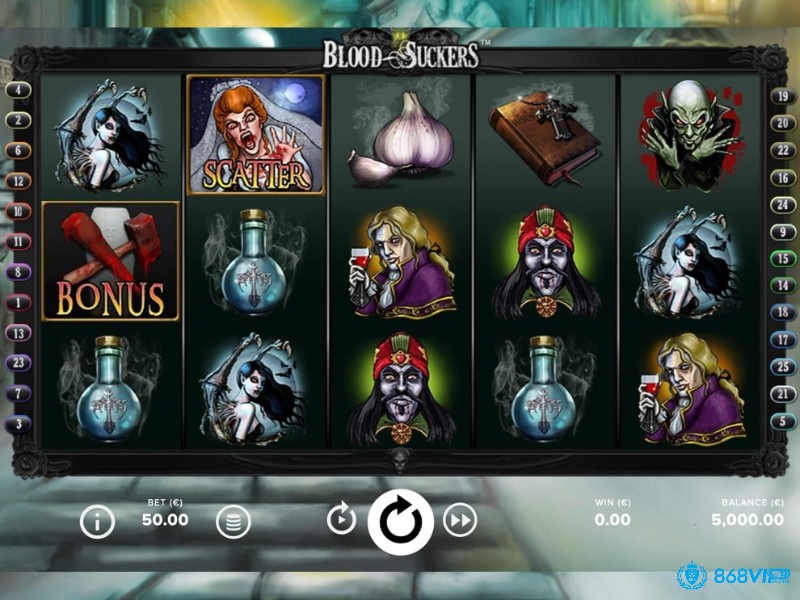Select payline number 12 indicator
Screen dimensions: 800x600
pos(19,181)
